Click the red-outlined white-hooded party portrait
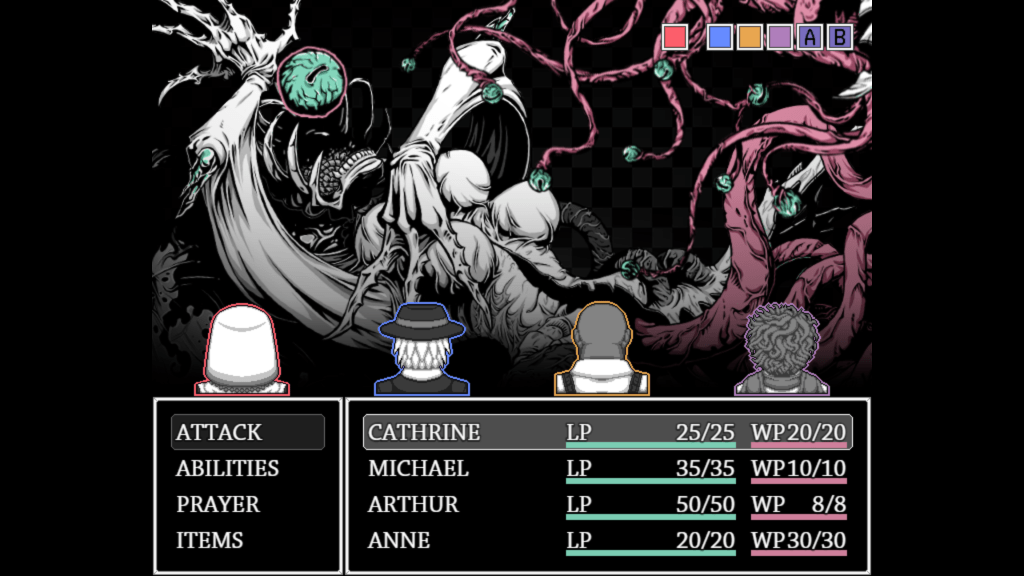This screenshot has width=1024, height=576. 242,350
